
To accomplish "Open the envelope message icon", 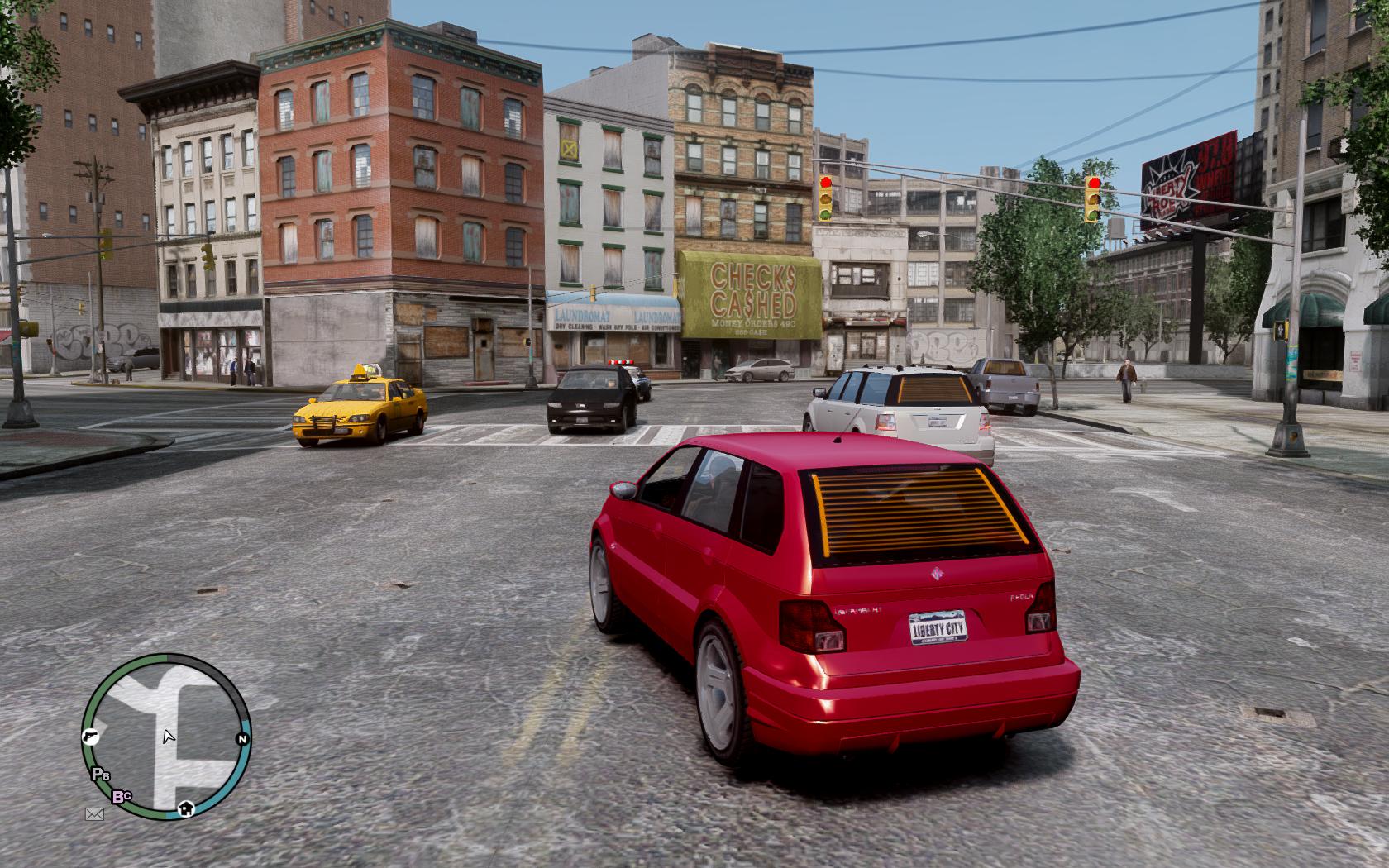I will [94, 814].
